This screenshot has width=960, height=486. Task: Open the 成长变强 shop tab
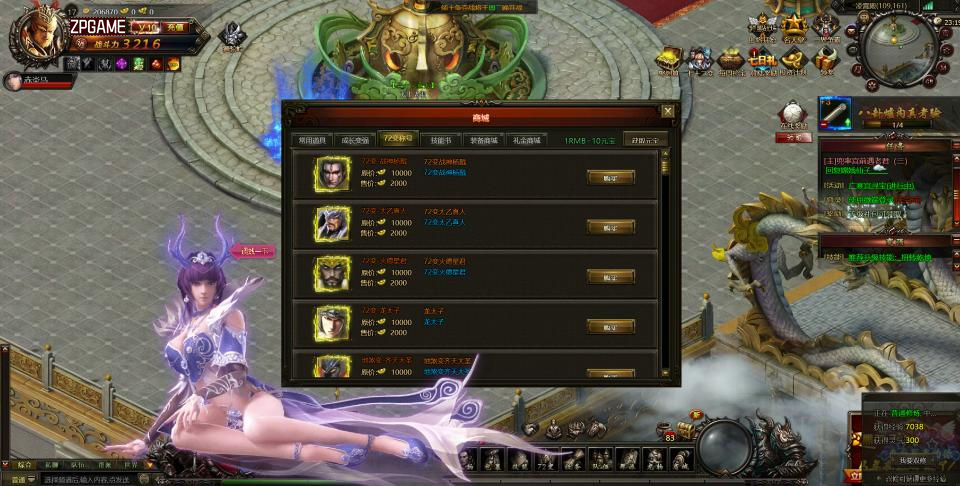click(x=355, y=140)
